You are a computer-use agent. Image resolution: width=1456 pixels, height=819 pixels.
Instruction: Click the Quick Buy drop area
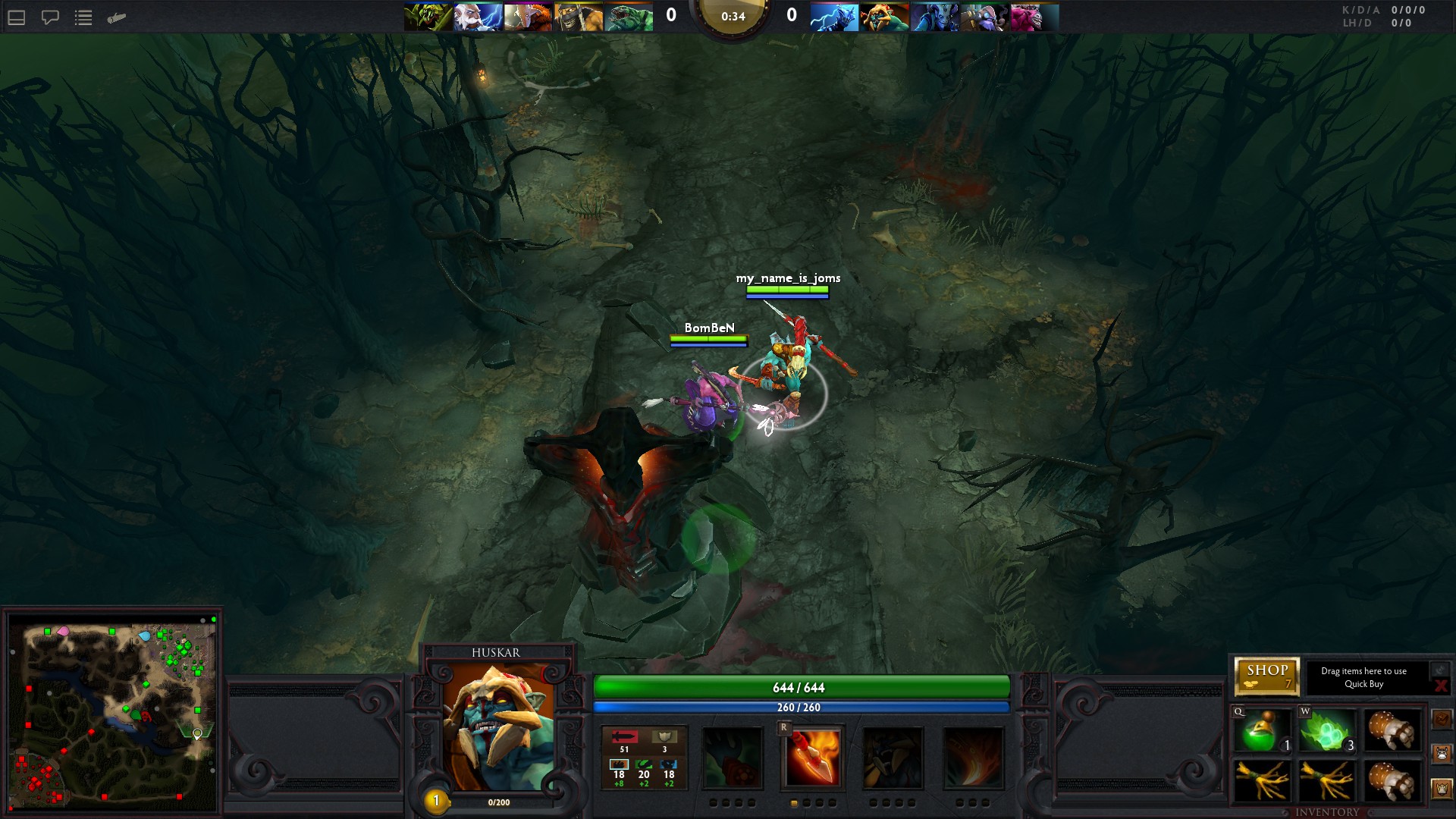pyautogui.click(x=1363, y=677)
